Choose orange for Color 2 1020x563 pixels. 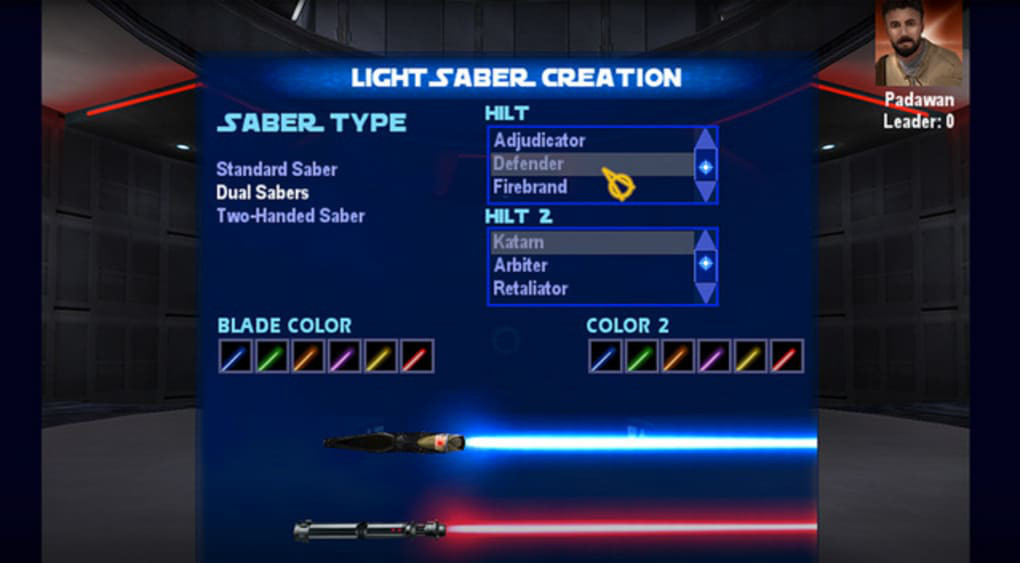[x=677, y=356]
